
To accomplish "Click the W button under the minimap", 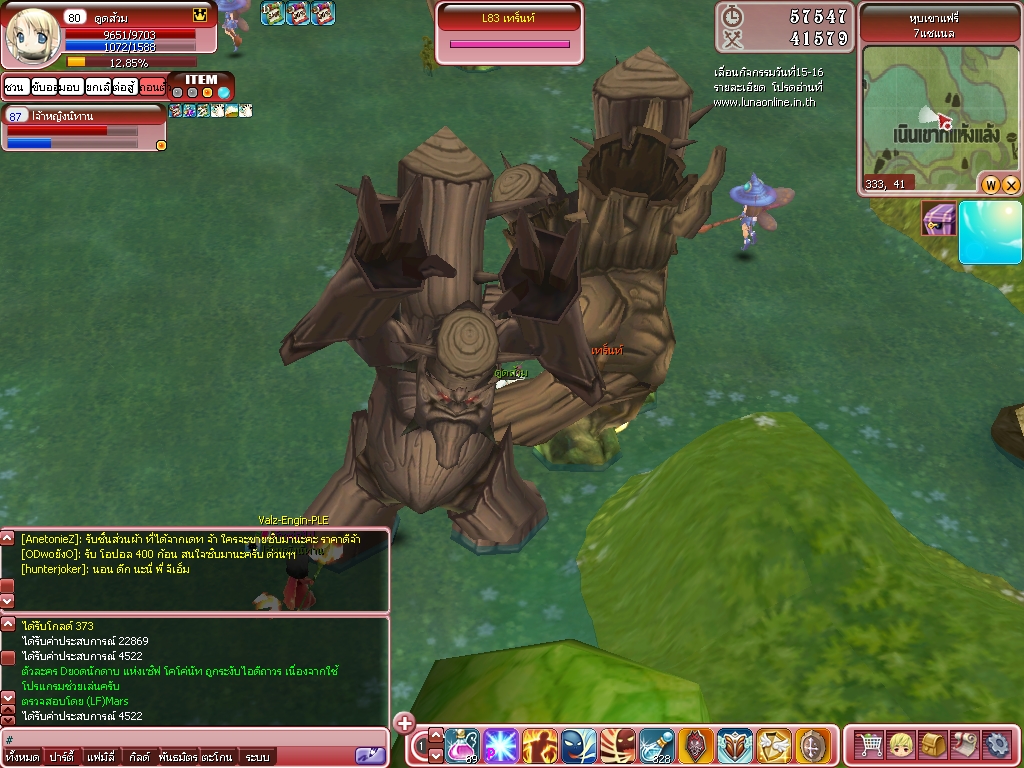I will click(x=992, y=185).
